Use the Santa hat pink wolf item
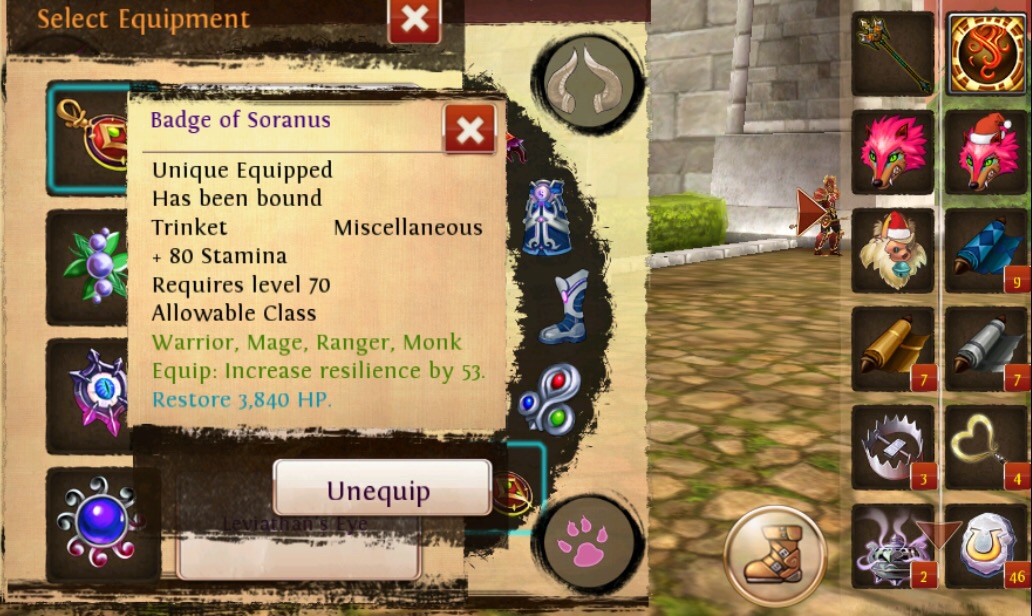The height and width of the screenshot is (616, 1032). click(986, 152)
